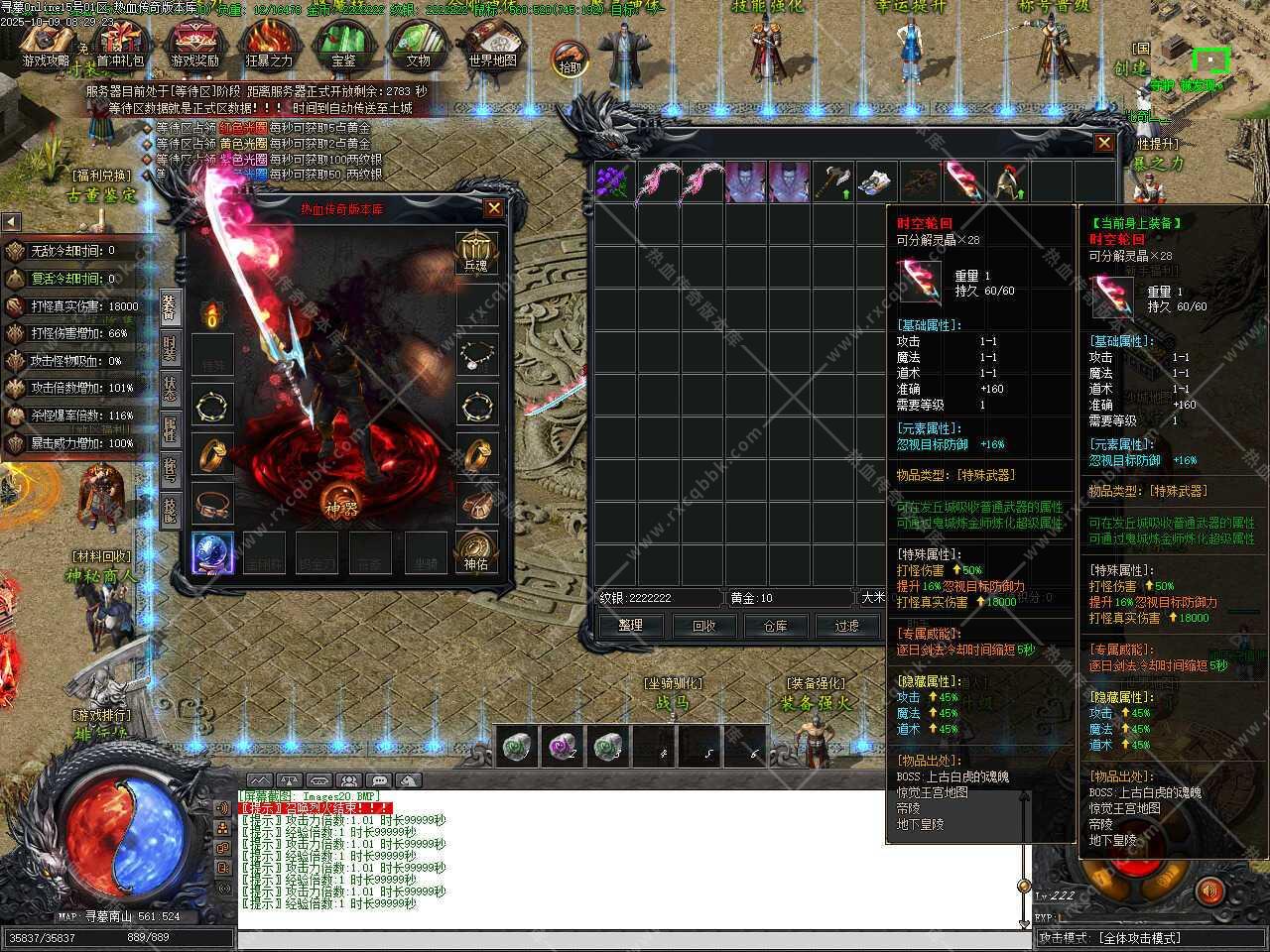Close the inventory bag window
The height and width of the screenshot is (952, 1270).
[x=1104, y=143]
